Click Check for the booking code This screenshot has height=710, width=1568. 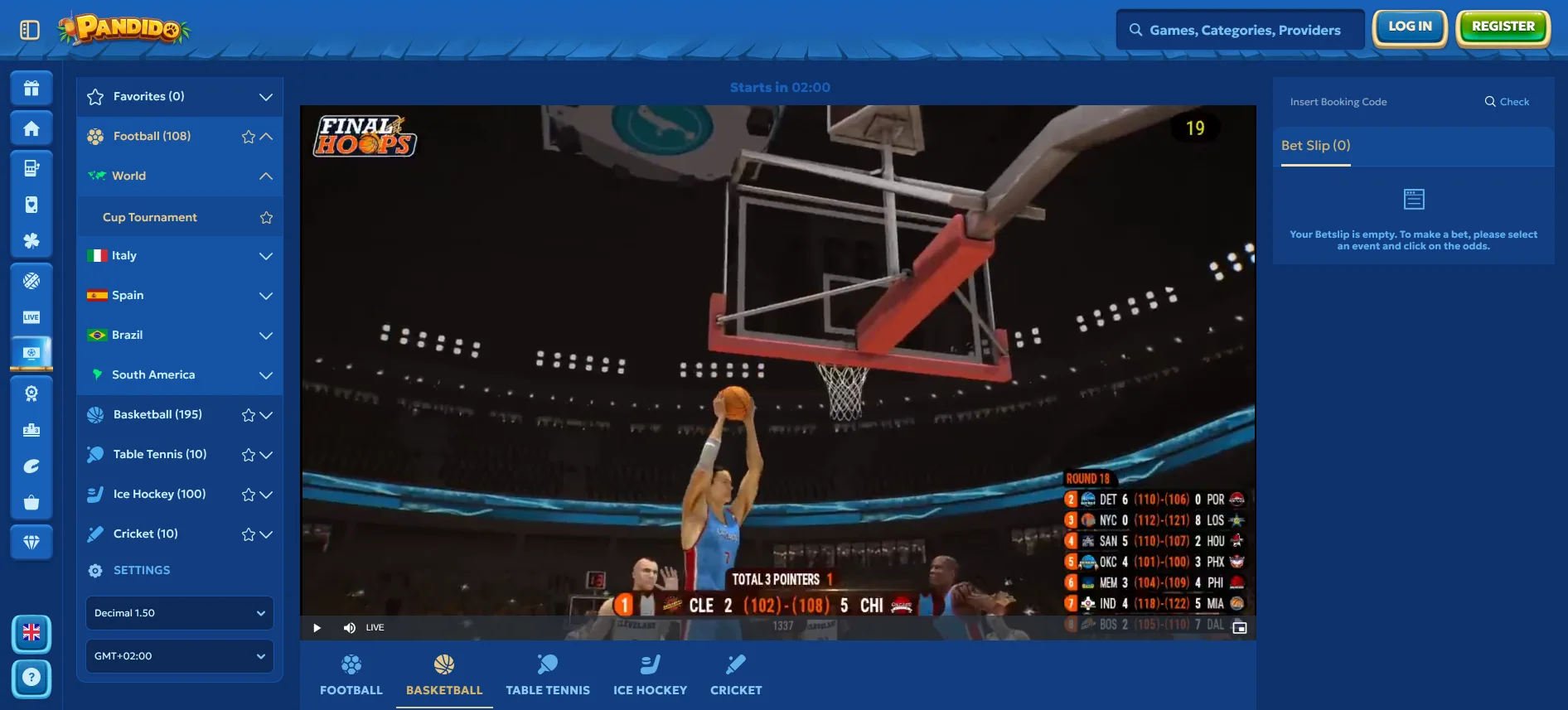1507,102
